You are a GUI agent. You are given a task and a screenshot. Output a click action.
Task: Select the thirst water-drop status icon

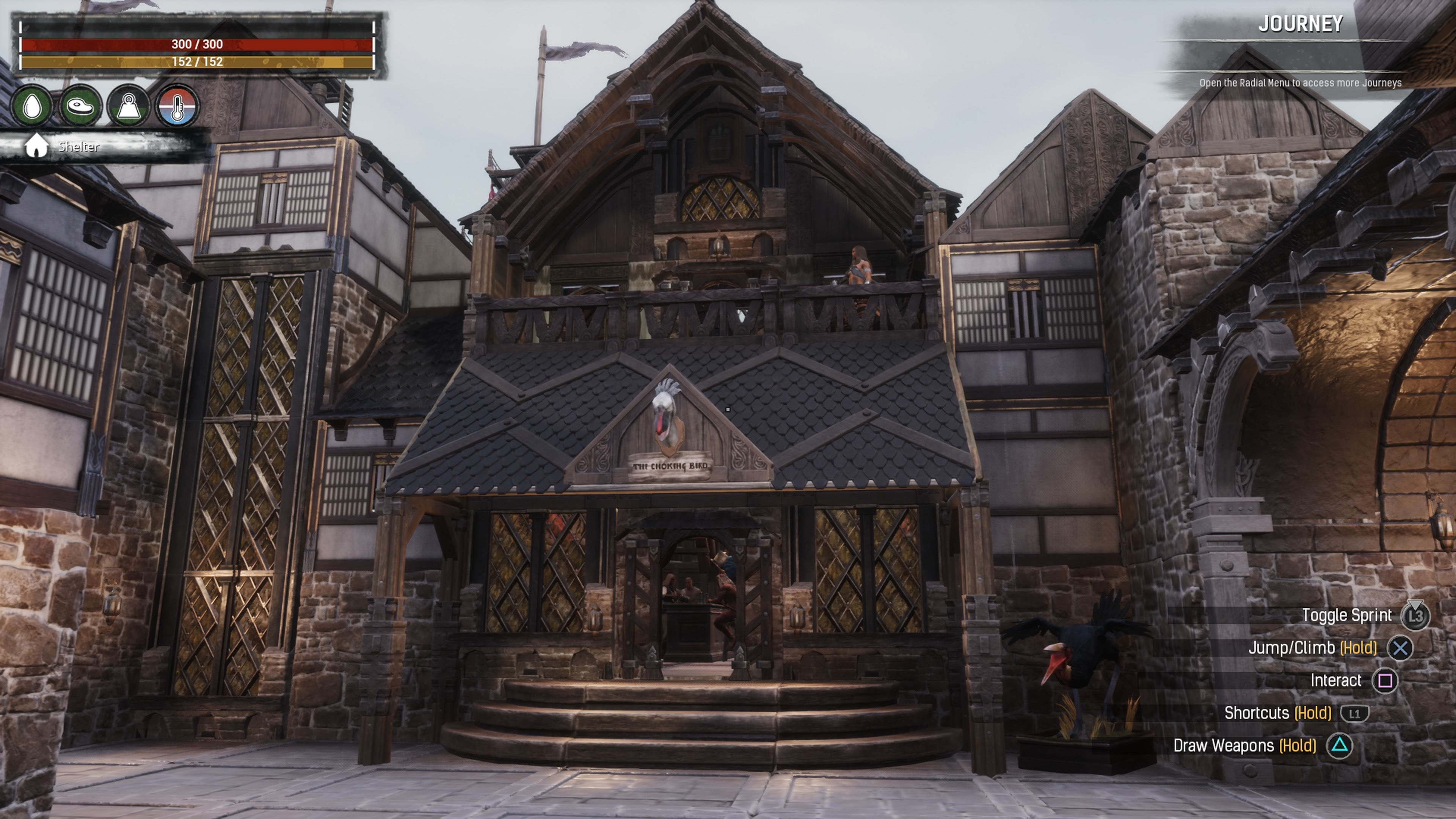click(32, 106)
